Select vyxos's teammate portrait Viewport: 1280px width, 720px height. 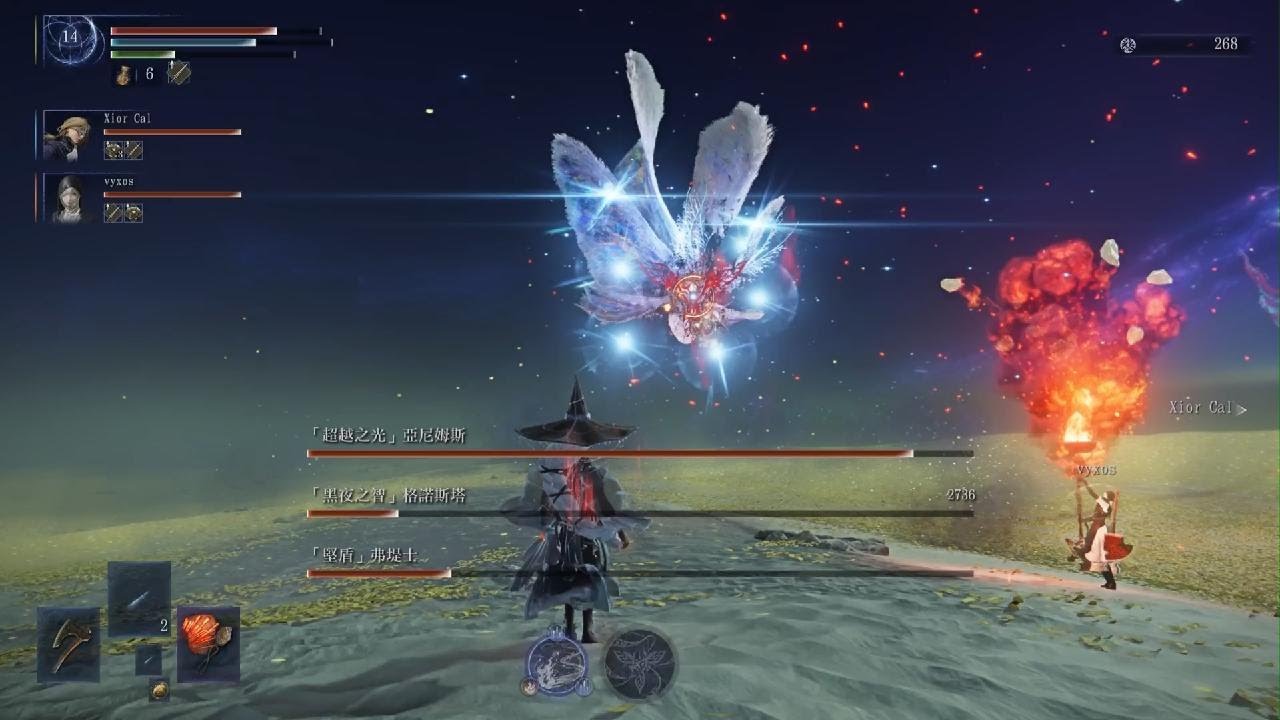coord(68,198)
